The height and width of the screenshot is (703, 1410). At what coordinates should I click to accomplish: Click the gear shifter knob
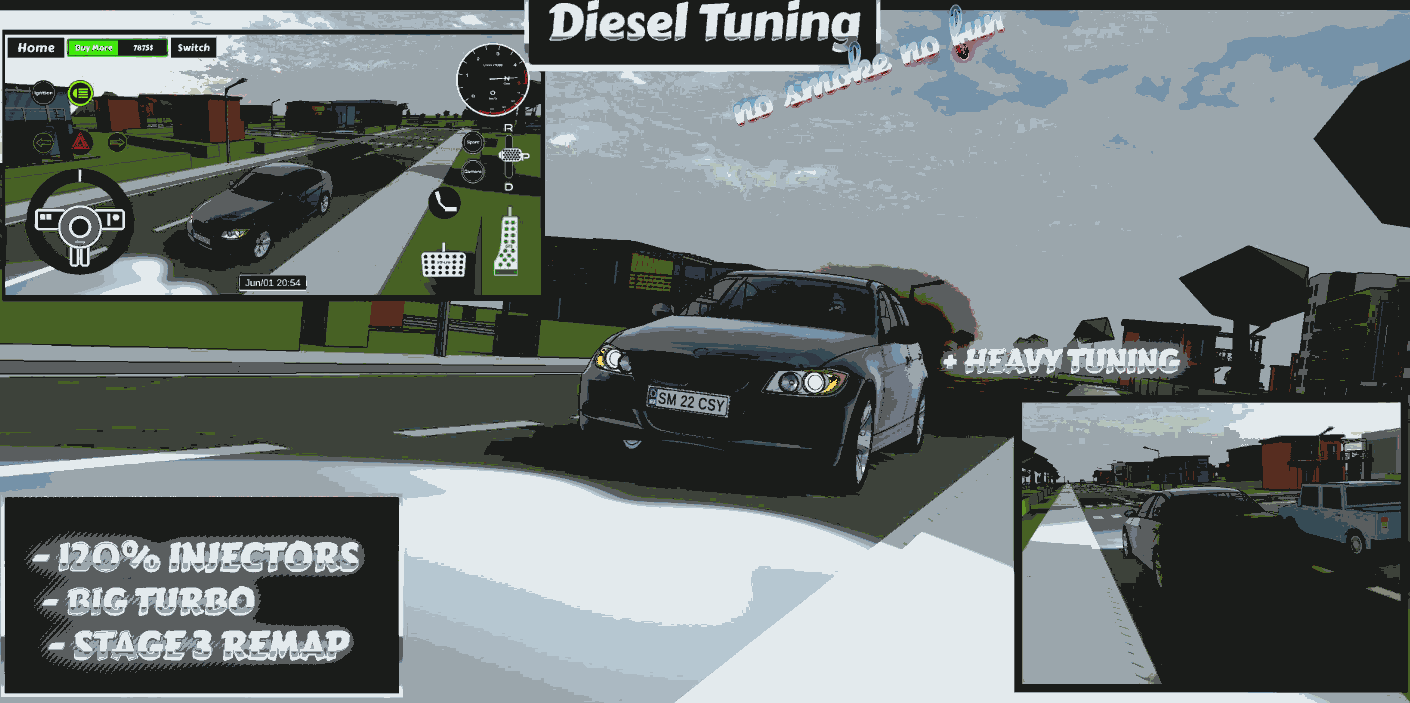tap(512, 155)
